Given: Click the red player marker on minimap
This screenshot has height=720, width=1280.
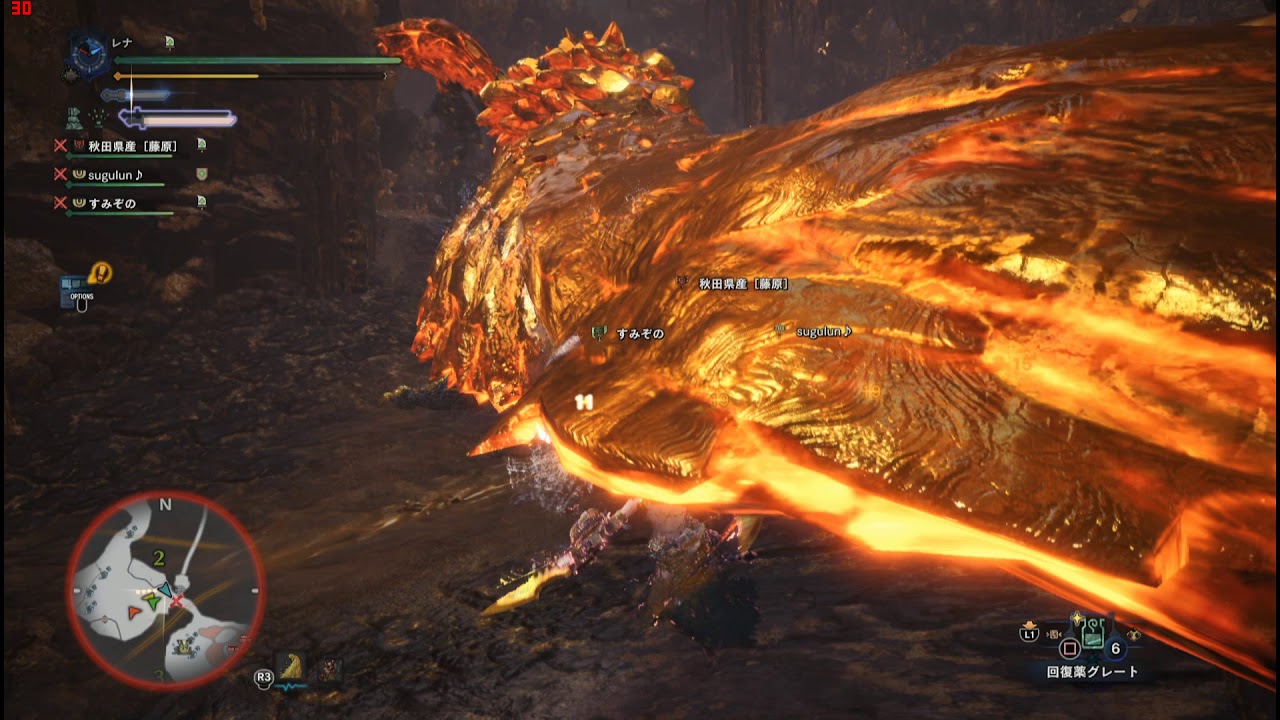Looking at the screenshot, I should [x=133, y=609].
